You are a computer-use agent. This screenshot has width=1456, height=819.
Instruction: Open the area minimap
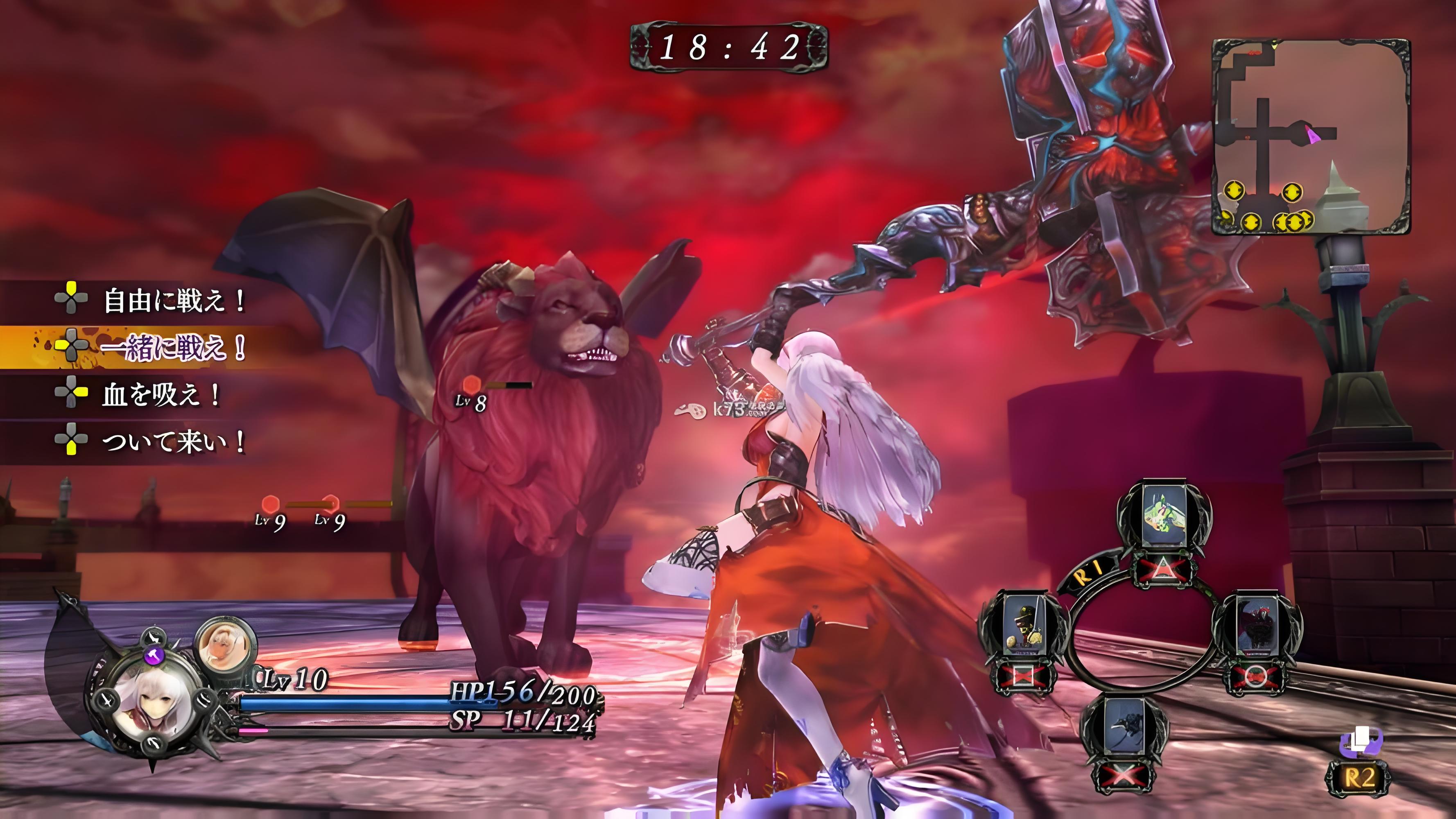pos(1310,136)
